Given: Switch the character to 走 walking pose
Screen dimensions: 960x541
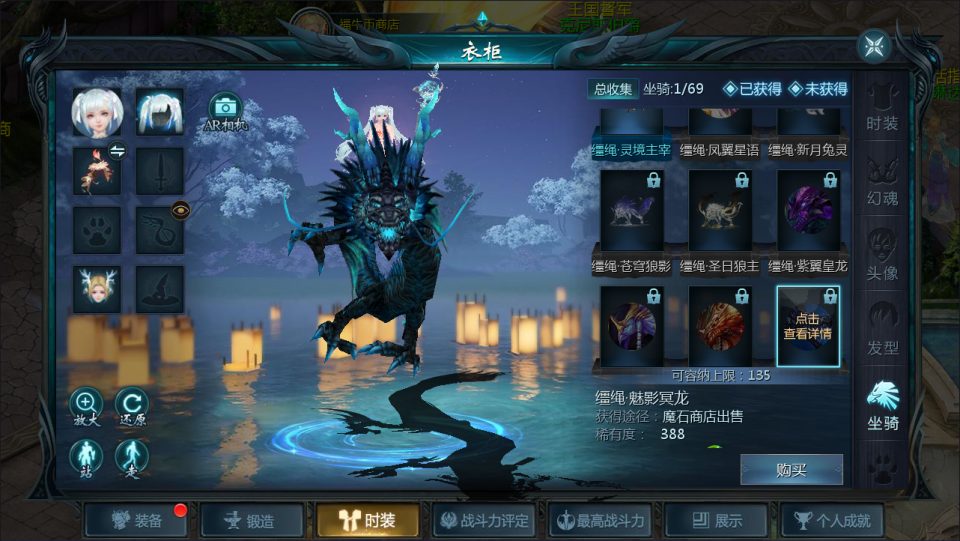Looking at the screenshot, I should click(132, 457).
